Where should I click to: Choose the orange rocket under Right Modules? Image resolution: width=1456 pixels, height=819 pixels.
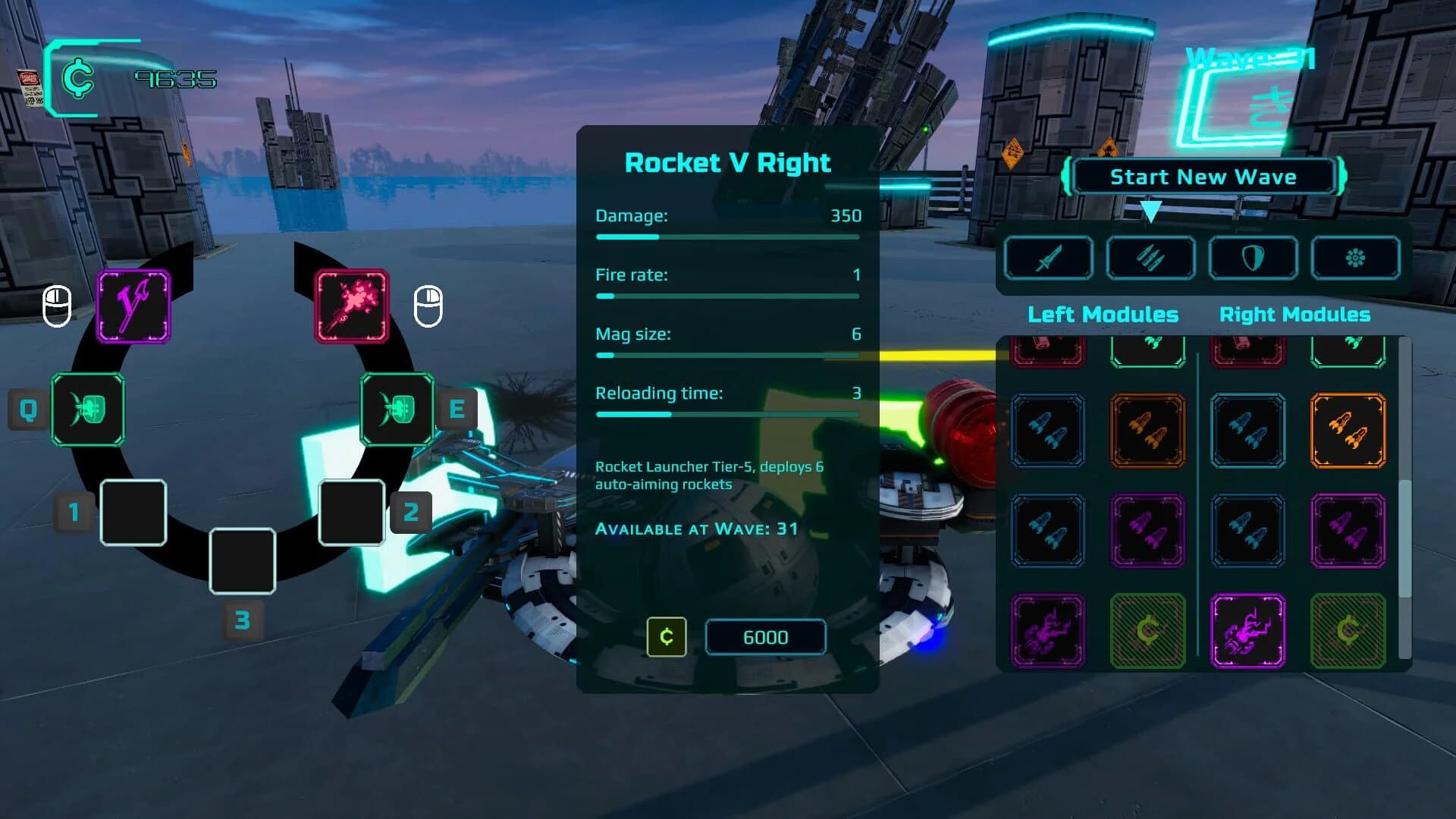pos(1348,430)
